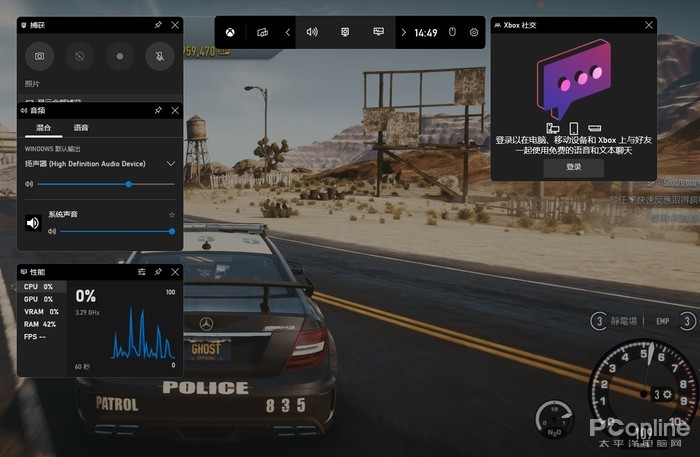Image resolution: width=700 pixels, height=457 pixels.
Task: Close the 捕获 capture widget
Action: click(x=176, y=24)
